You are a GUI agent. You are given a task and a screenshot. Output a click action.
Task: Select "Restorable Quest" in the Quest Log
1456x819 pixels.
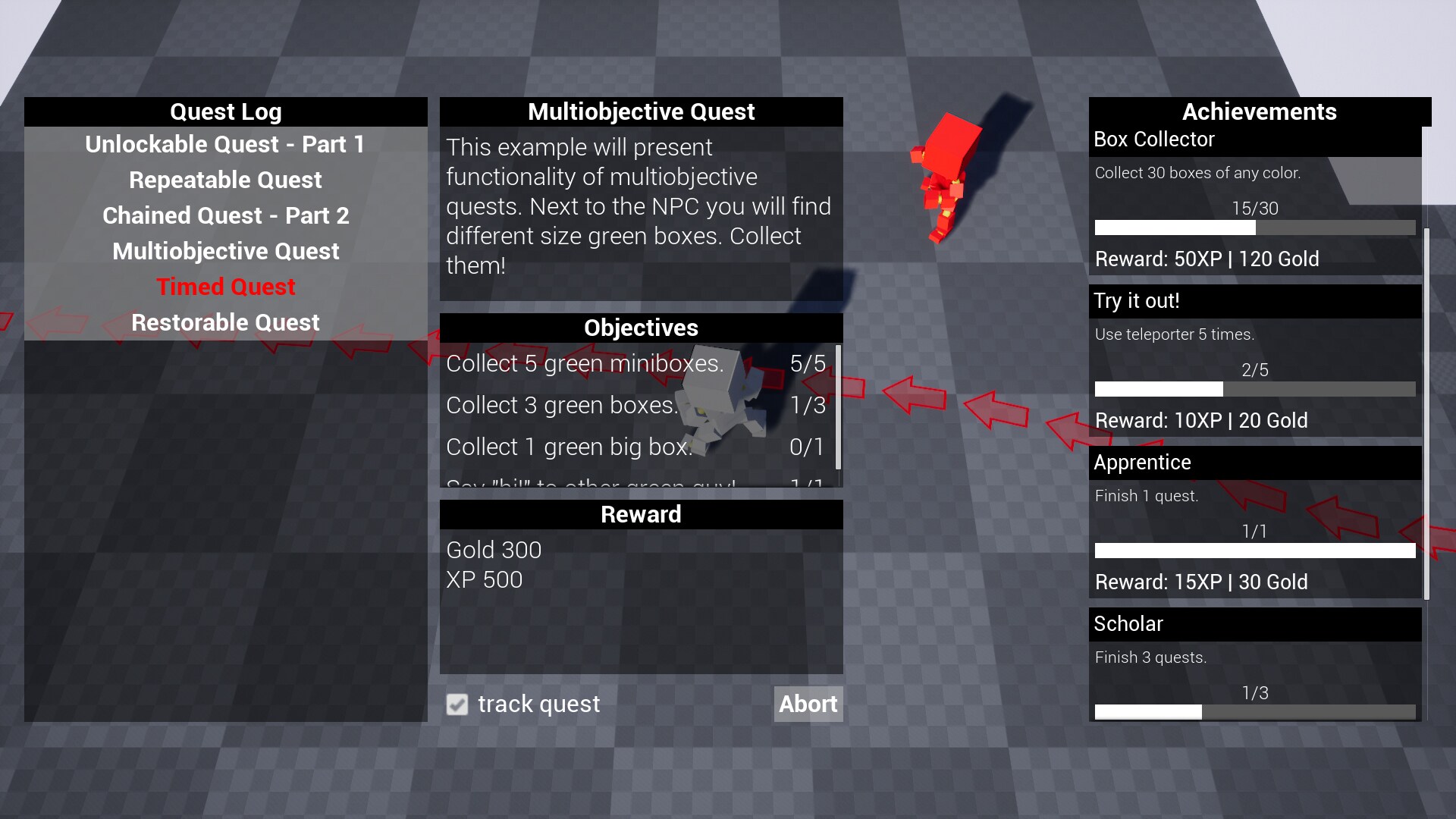point(225,322)
